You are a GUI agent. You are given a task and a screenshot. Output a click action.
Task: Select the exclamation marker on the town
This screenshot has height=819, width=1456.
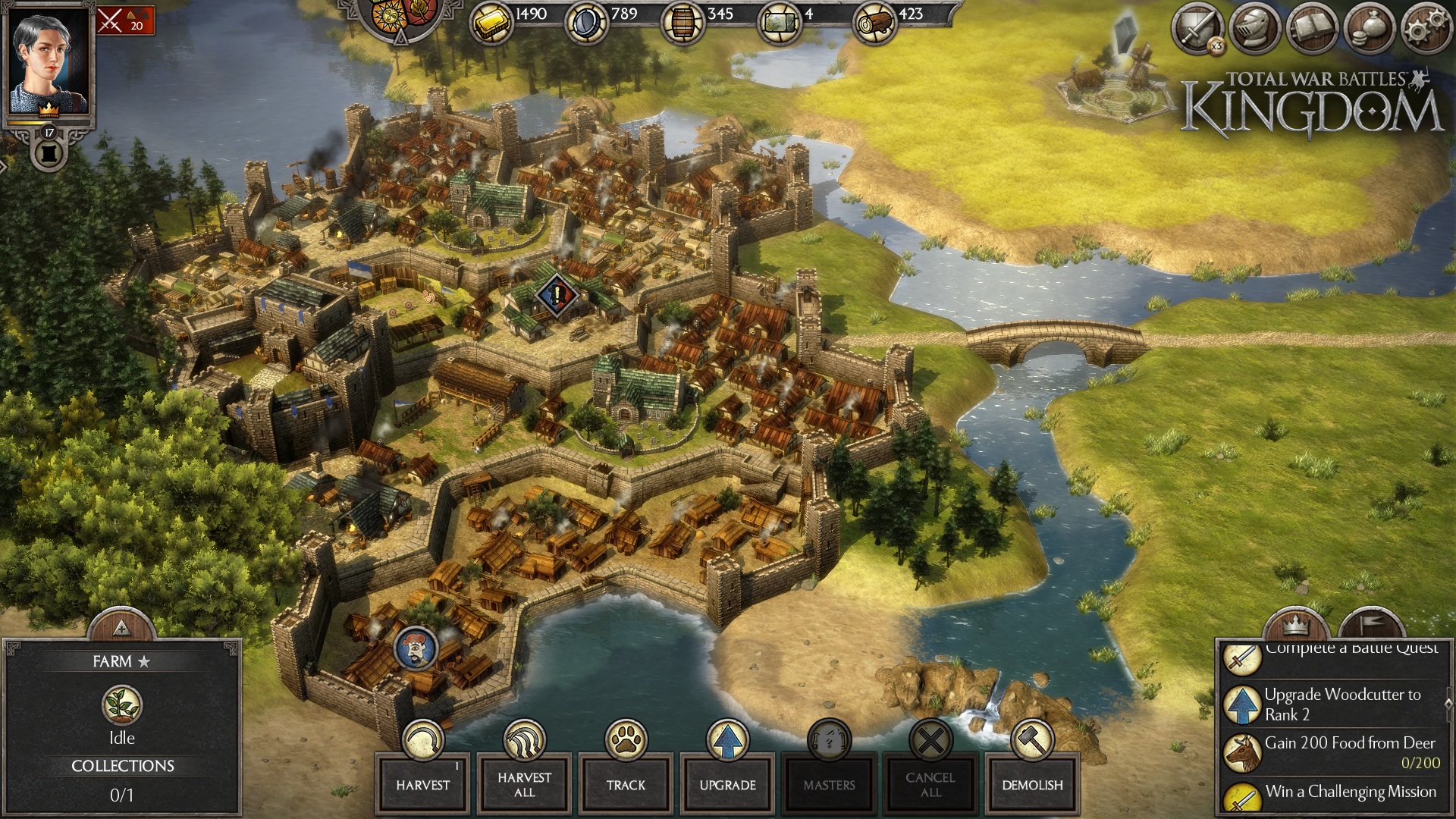tap(557, 295)
